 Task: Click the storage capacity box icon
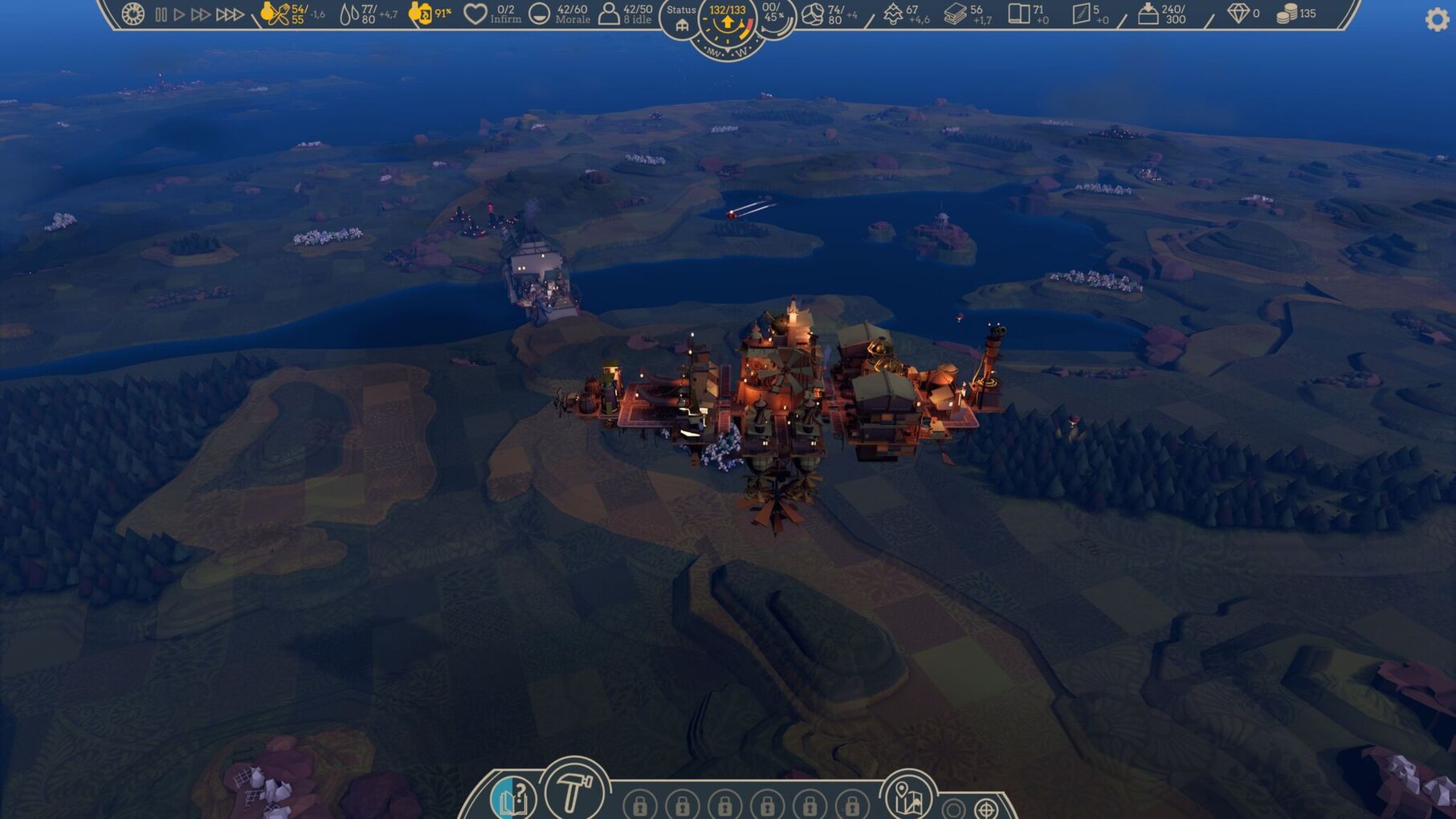tap(1148, 14)
